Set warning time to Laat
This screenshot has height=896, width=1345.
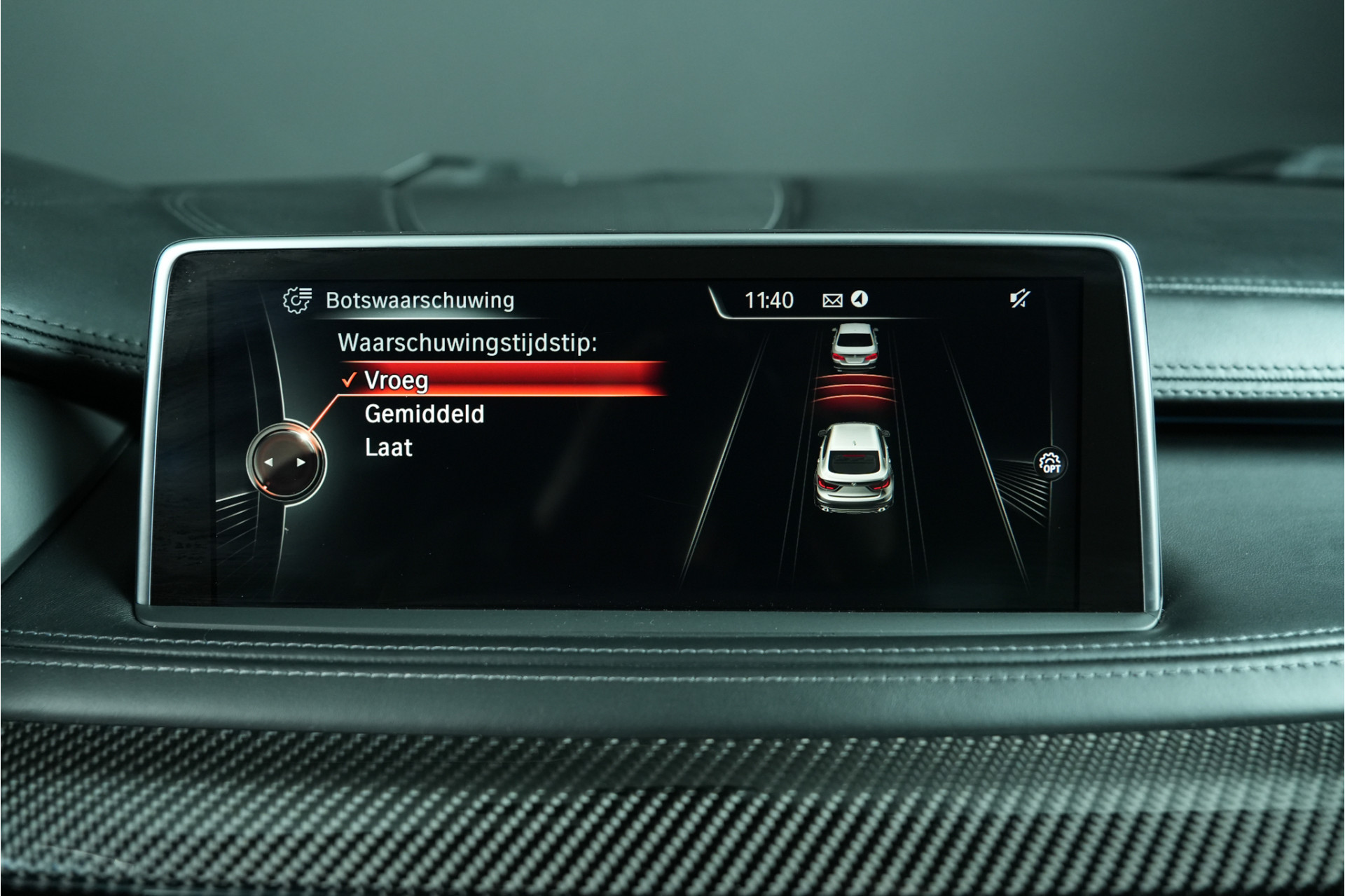pos(389,448)
